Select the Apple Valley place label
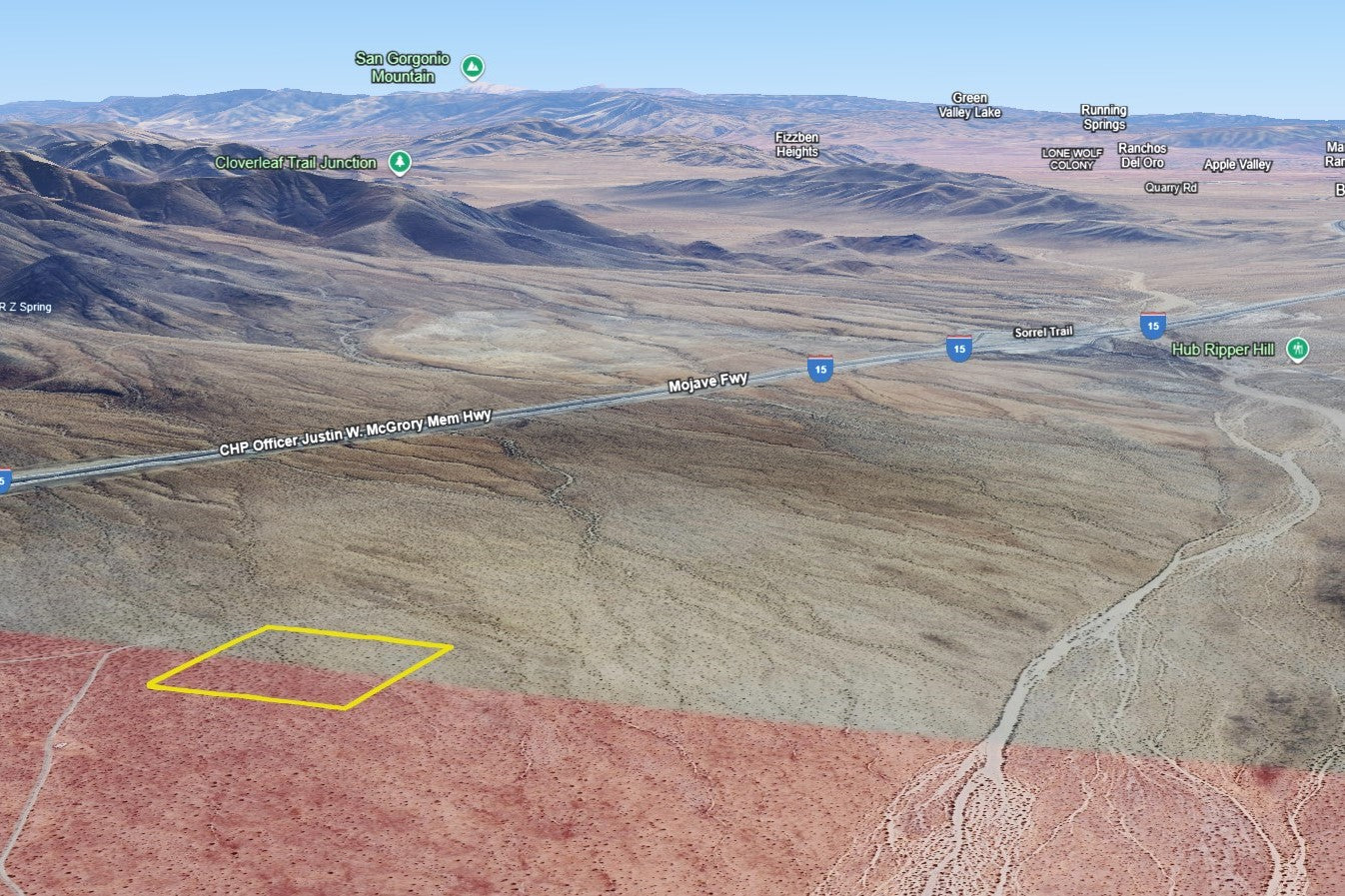Screen dimensions: 1345x896 pyautogui.click(x=1238, y=165)
